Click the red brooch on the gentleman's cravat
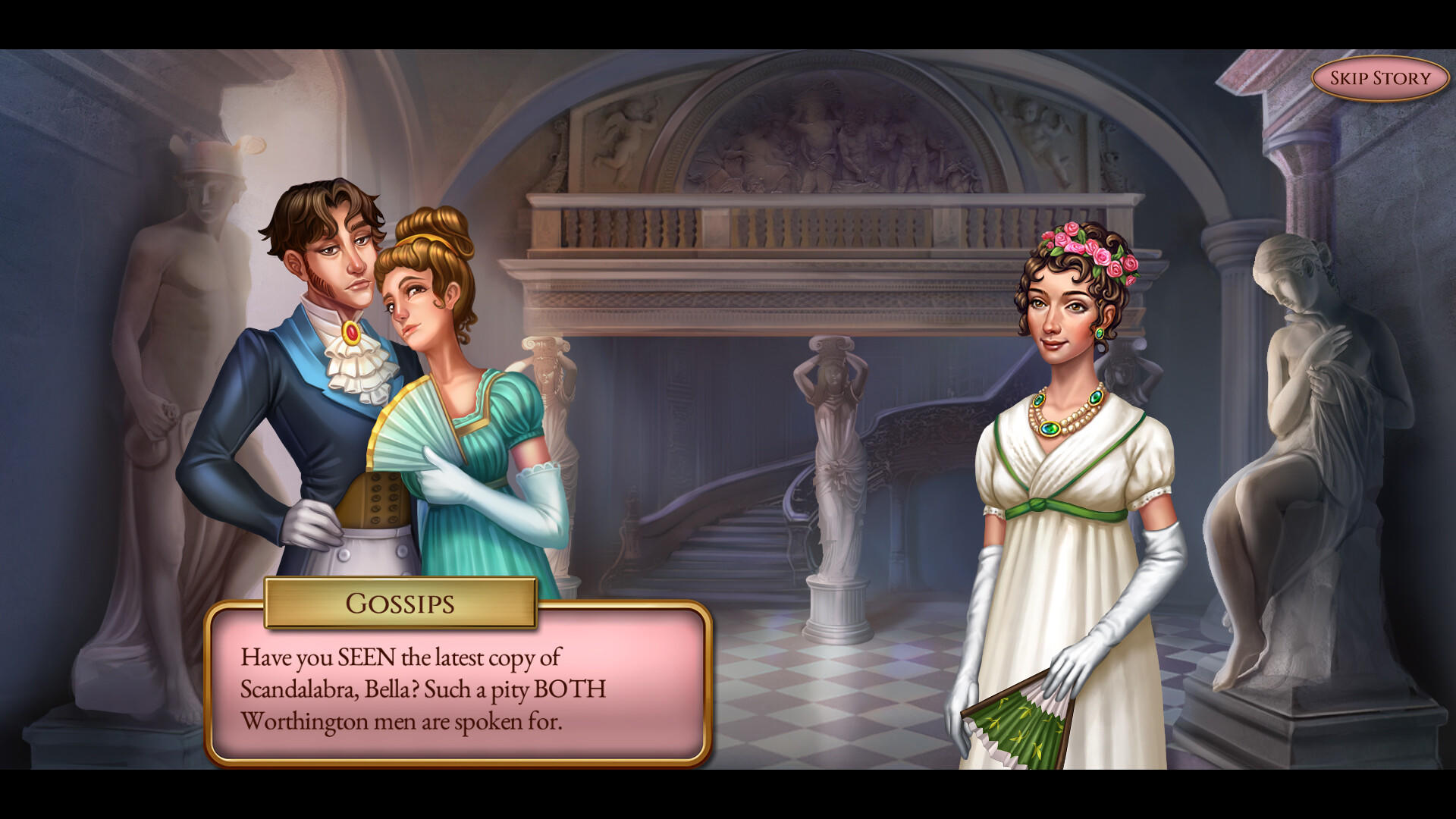 point(350,330)
